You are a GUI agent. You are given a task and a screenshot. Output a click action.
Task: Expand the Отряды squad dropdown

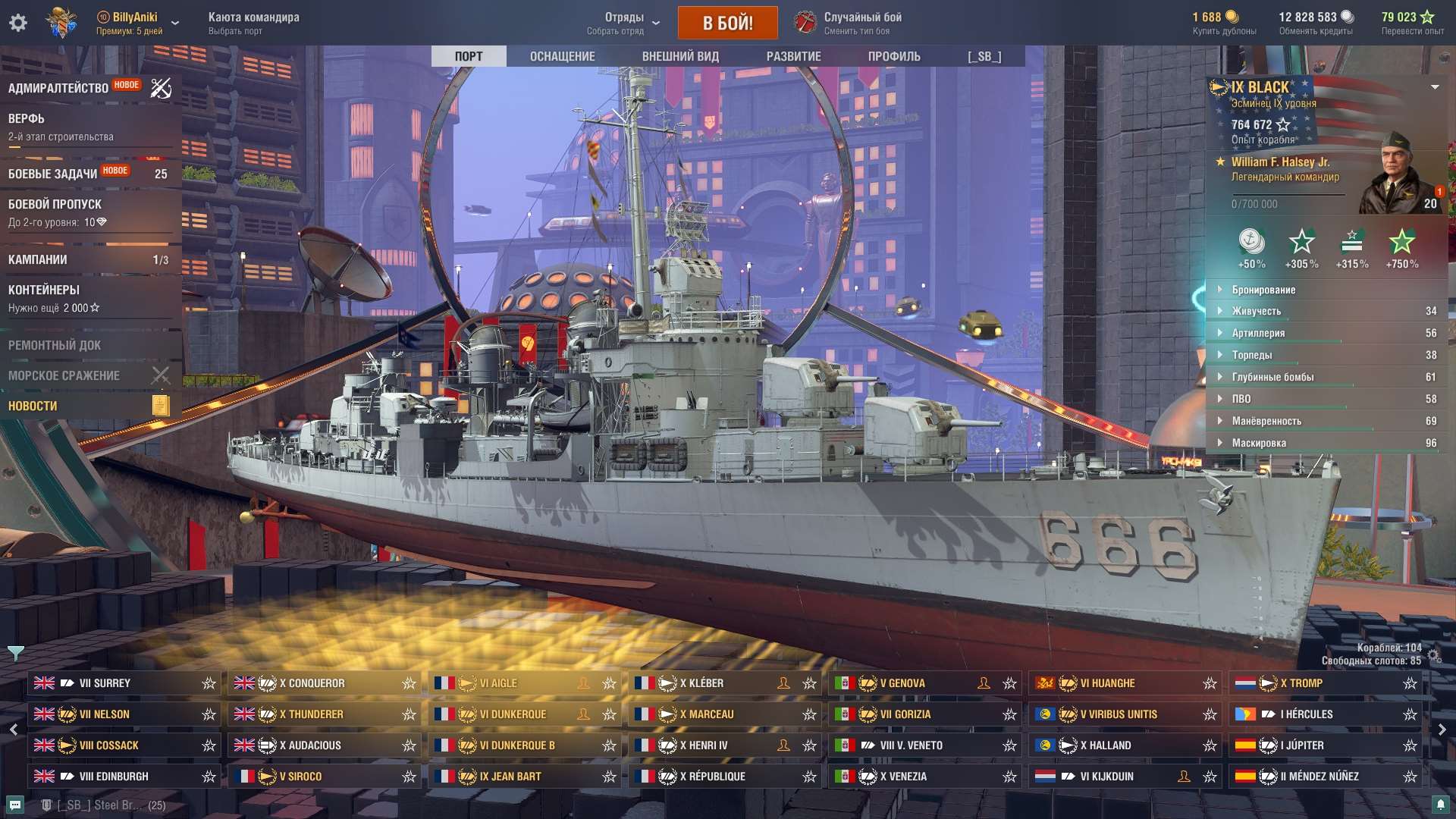coord(656,23)
